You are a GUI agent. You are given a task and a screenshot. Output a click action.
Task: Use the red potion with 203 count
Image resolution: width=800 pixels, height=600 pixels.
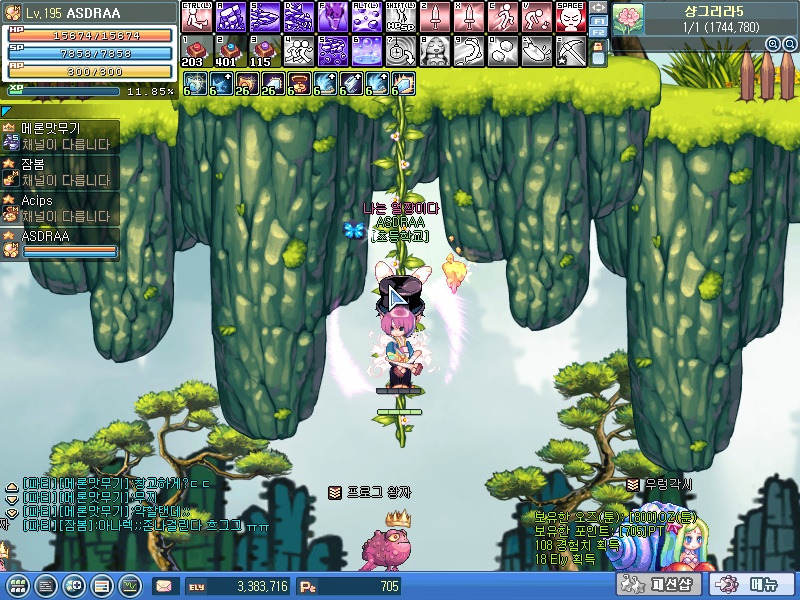click(x=194, y=51)
